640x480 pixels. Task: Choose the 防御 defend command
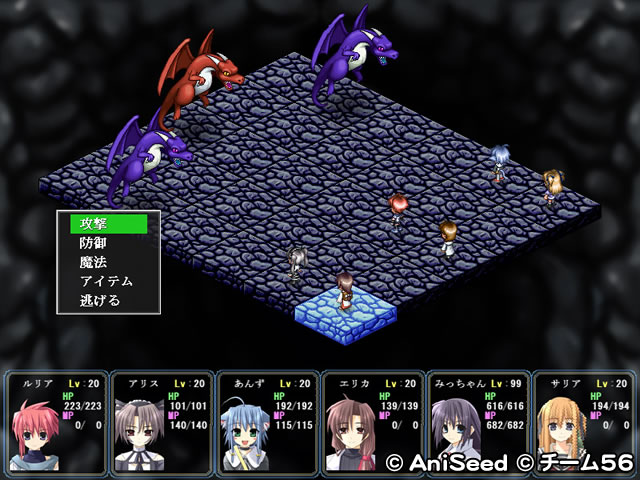pos(108,243)
